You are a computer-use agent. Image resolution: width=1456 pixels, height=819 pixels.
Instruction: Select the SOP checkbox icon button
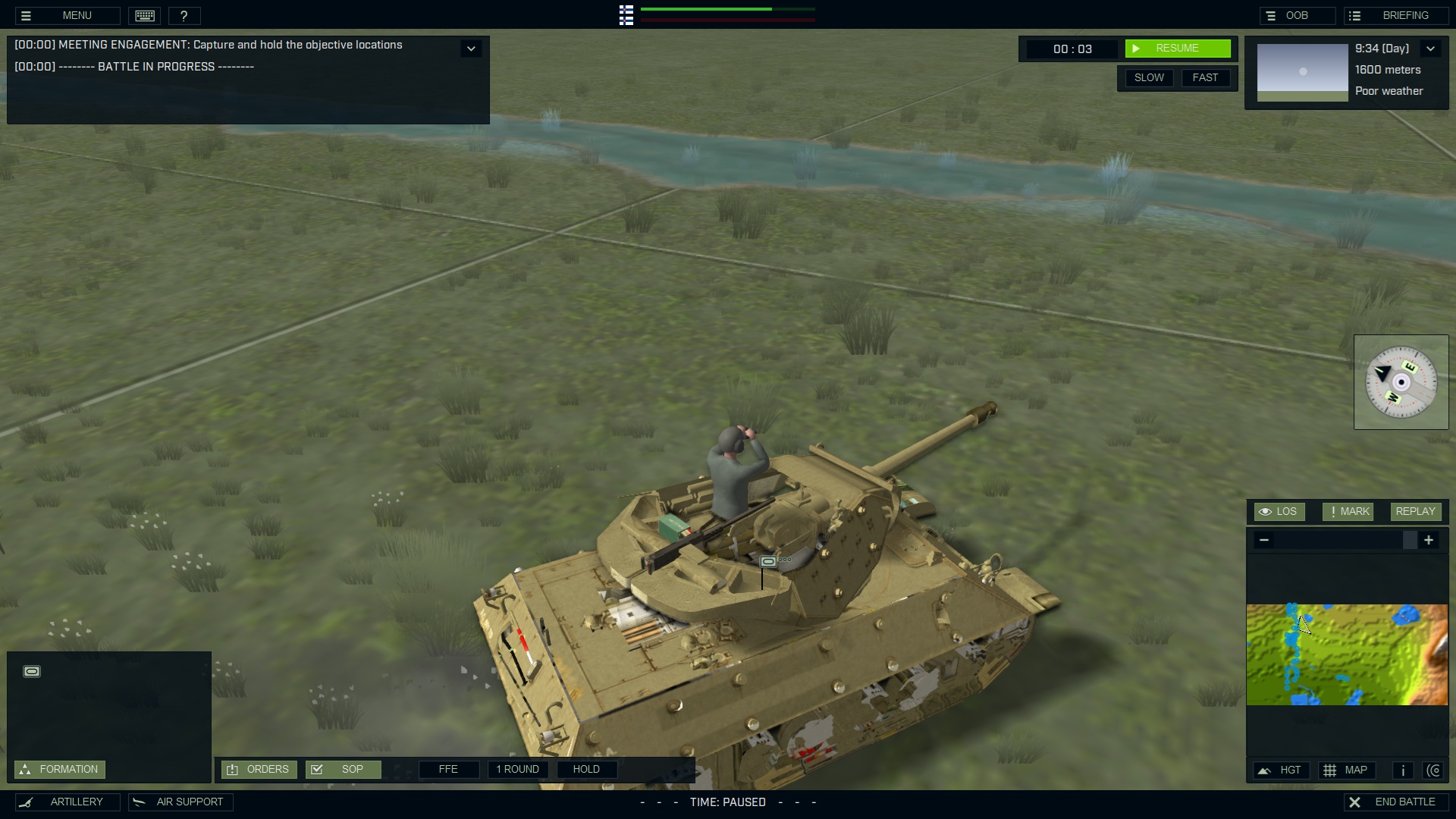tap(316, 769)
